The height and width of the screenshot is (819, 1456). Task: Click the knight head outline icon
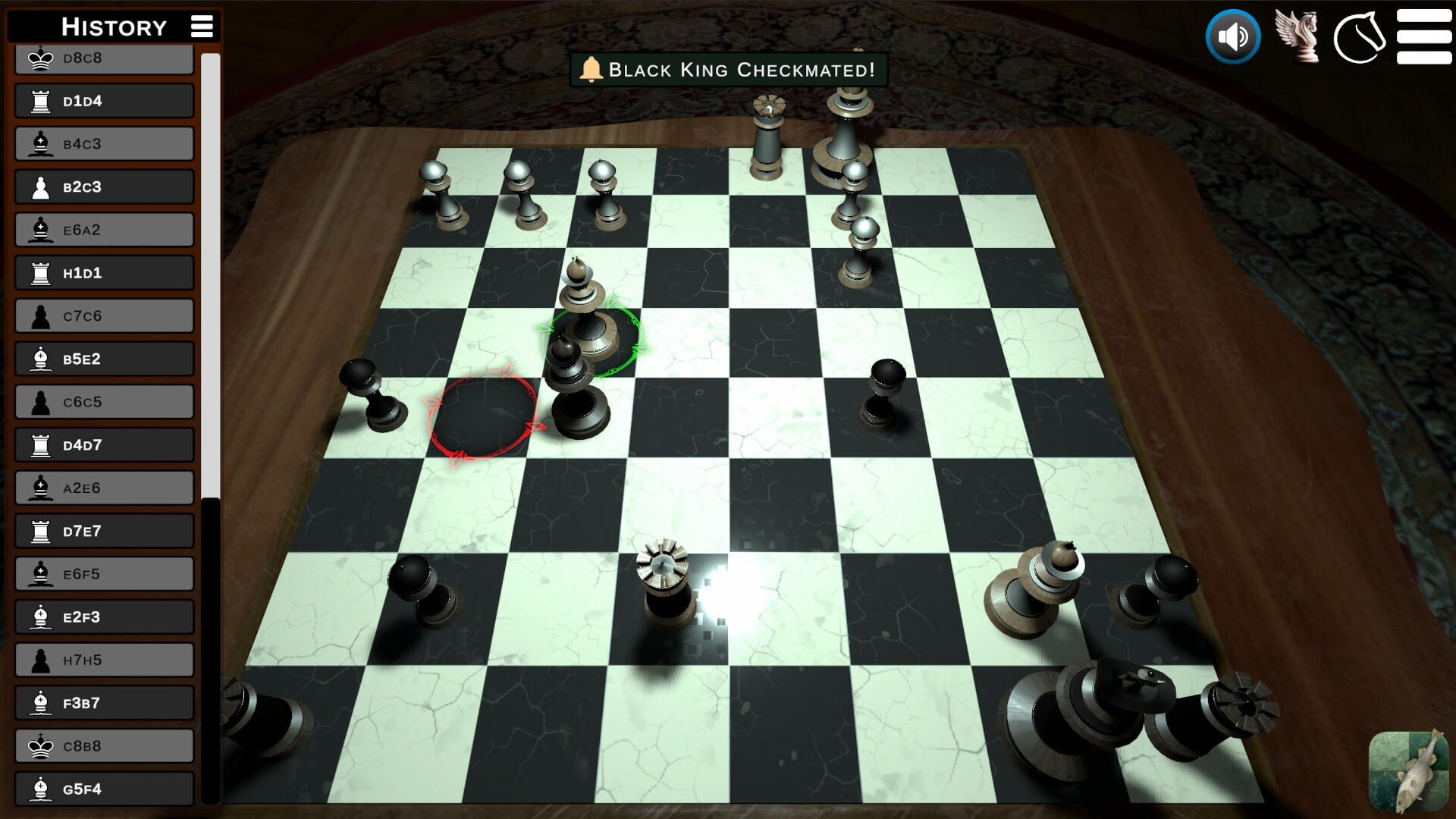tap(1361, 36)
